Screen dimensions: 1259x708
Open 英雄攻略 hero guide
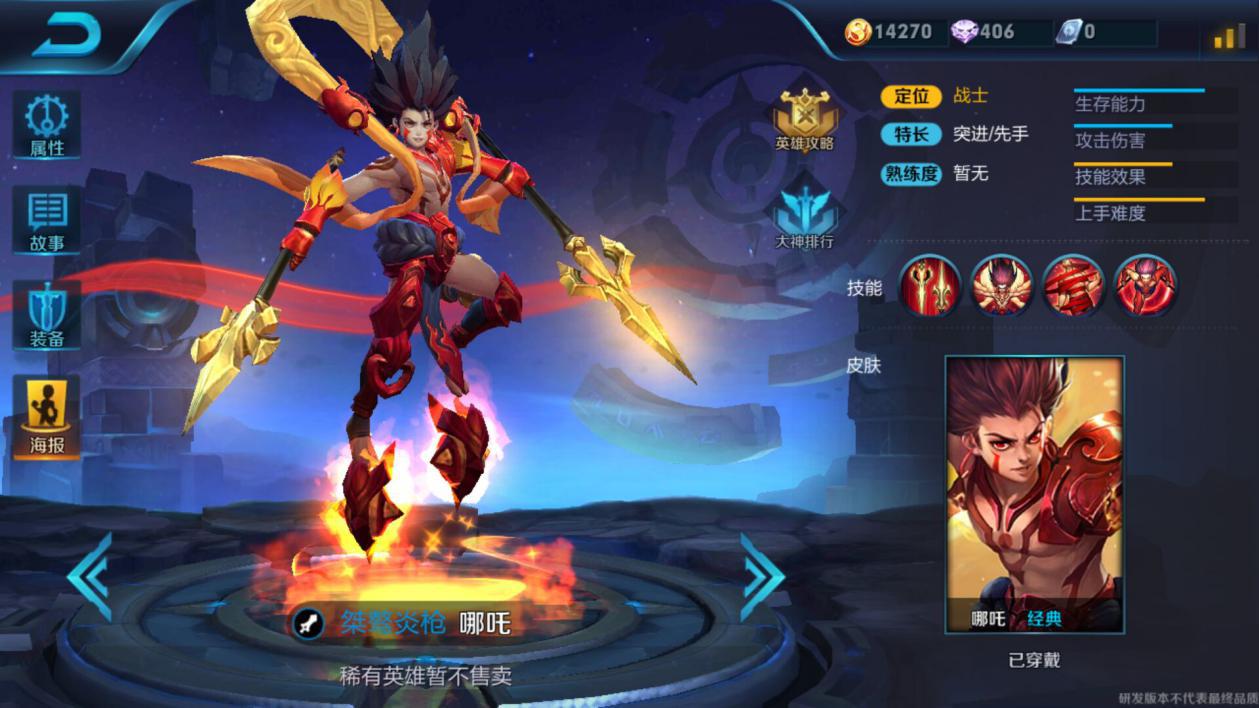(x=805, y=120)
